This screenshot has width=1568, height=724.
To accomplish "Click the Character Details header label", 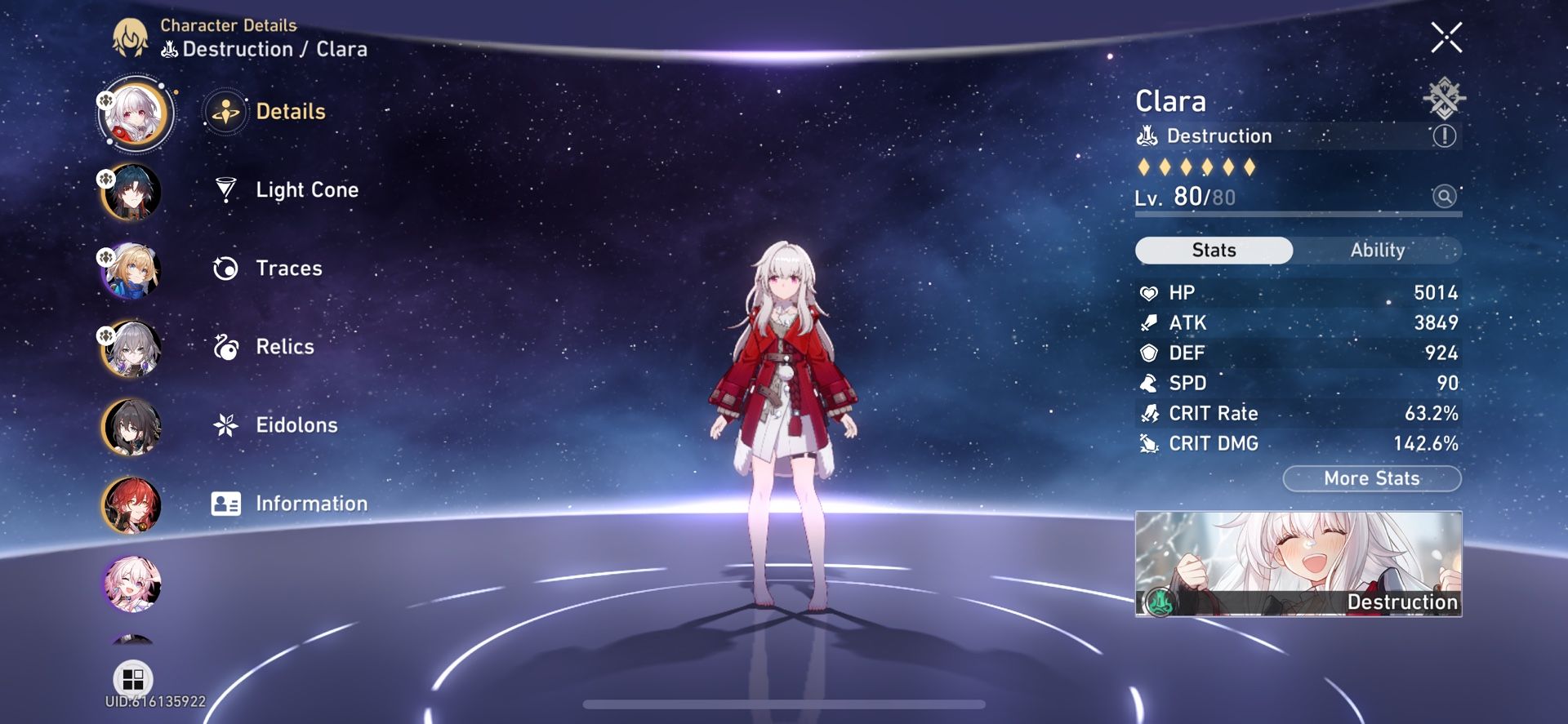I will [x=229, y=25].
